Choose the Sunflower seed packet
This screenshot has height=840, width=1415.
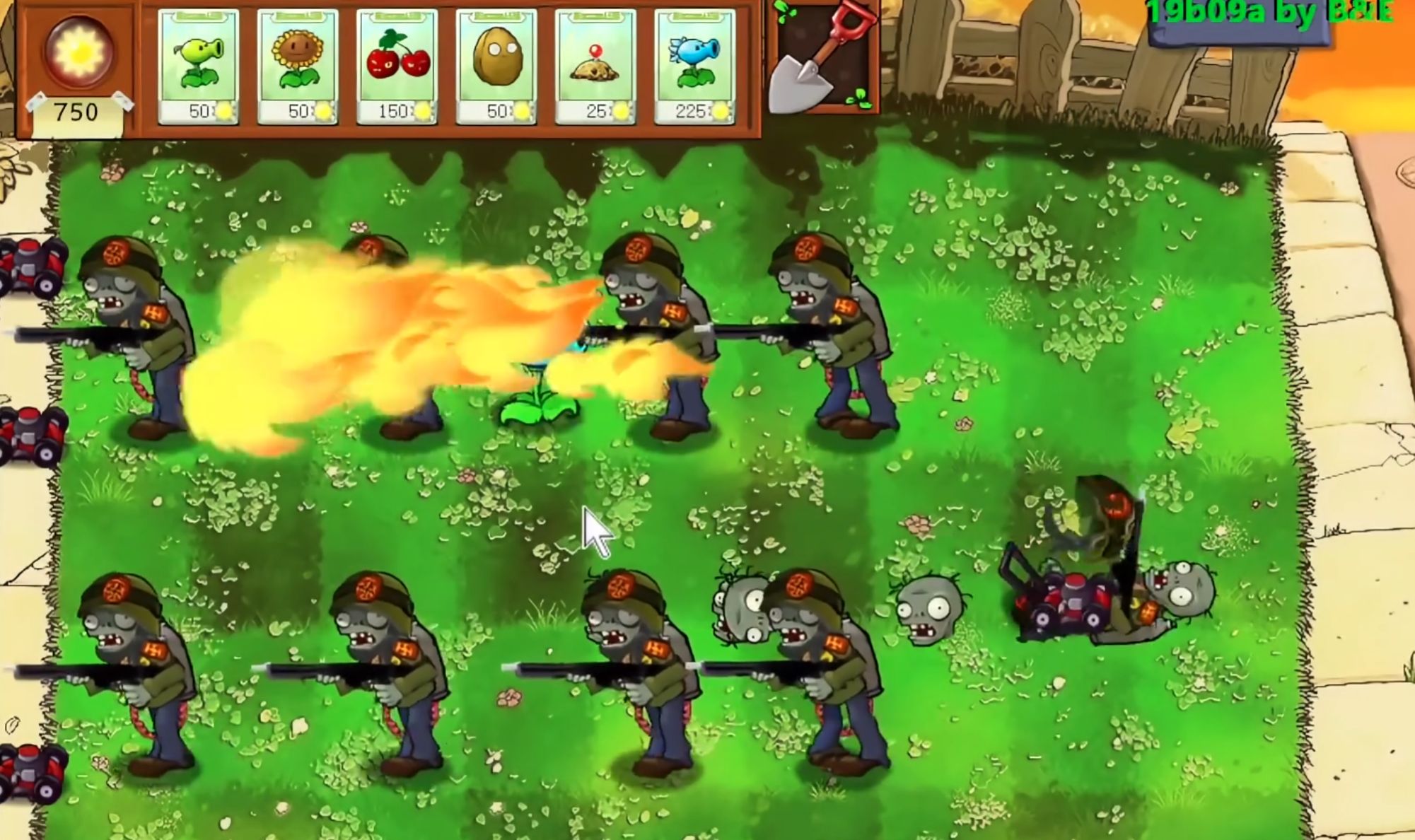tap(298, 67)
